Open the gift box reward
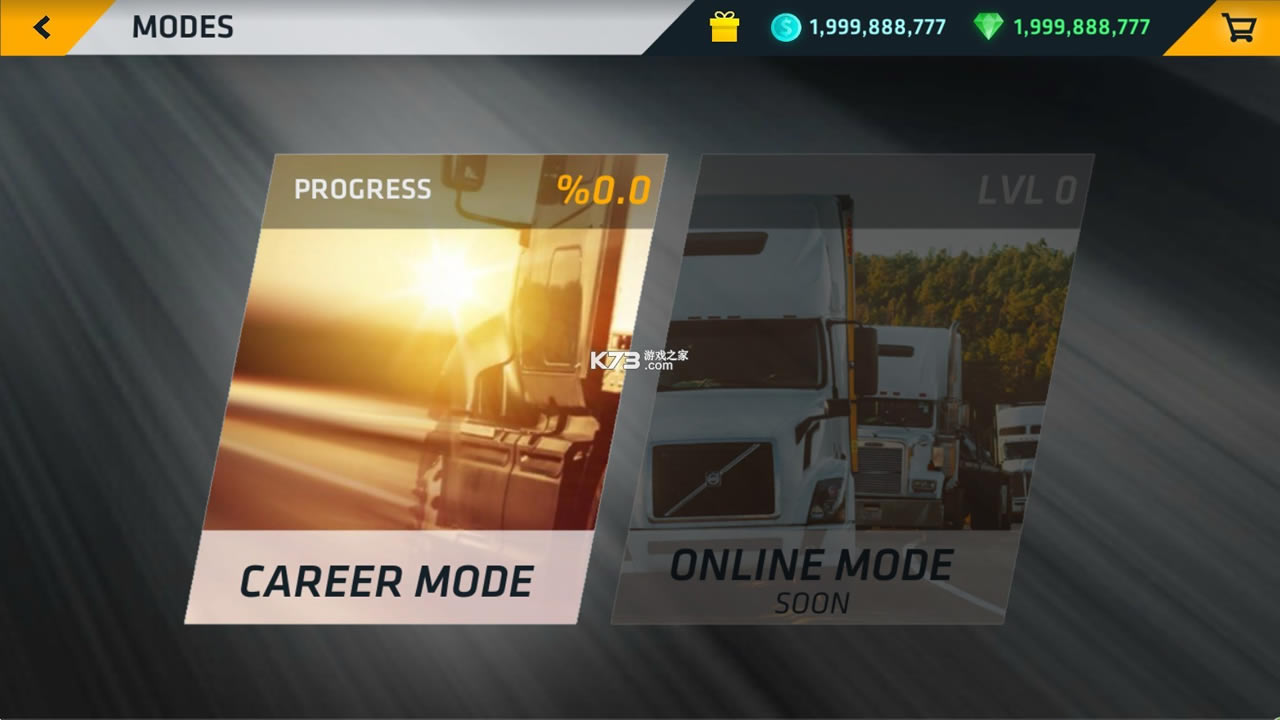The width and height of the screenshot is (1280, 720). click(x=724, y=27)
